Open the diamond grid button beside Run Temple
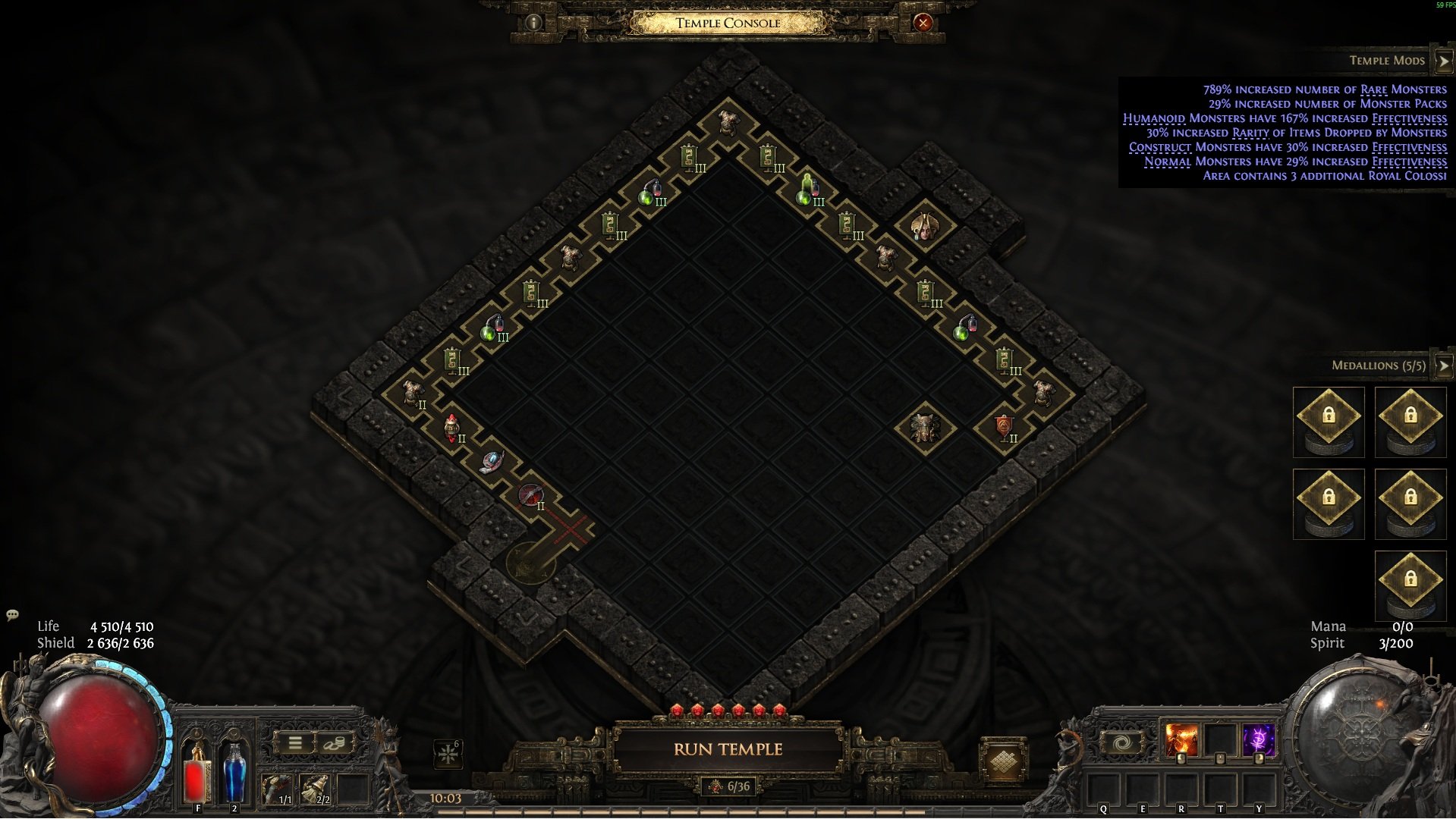1456x819 pixels. (x=1002, y=761)
